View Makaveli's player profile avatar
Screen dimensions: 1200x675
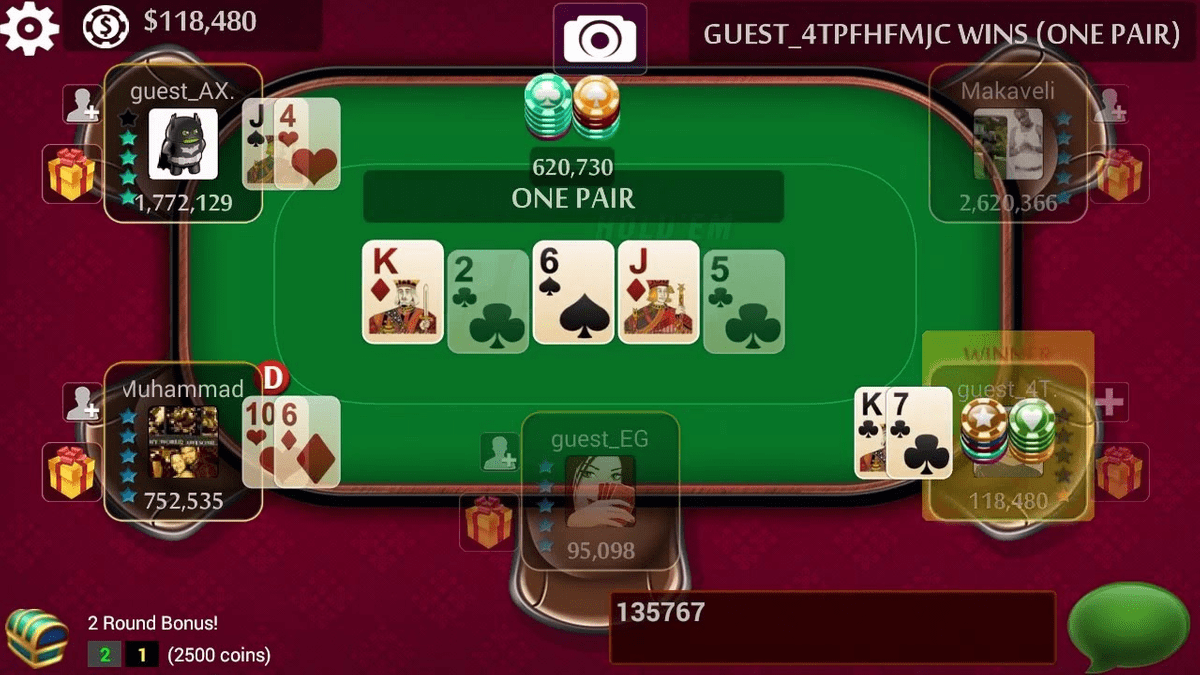(1008, 144)
